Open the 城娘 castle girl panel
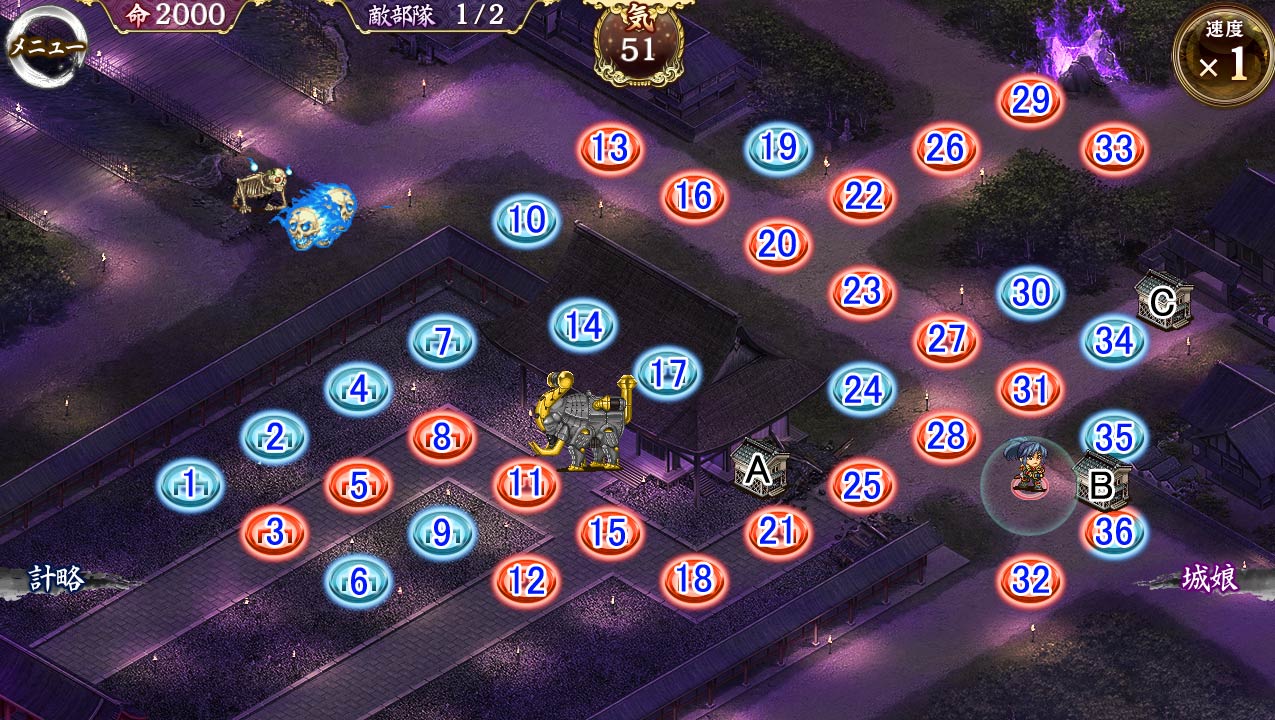This screenshot has width=1275, height=720. pos(1209,579)
